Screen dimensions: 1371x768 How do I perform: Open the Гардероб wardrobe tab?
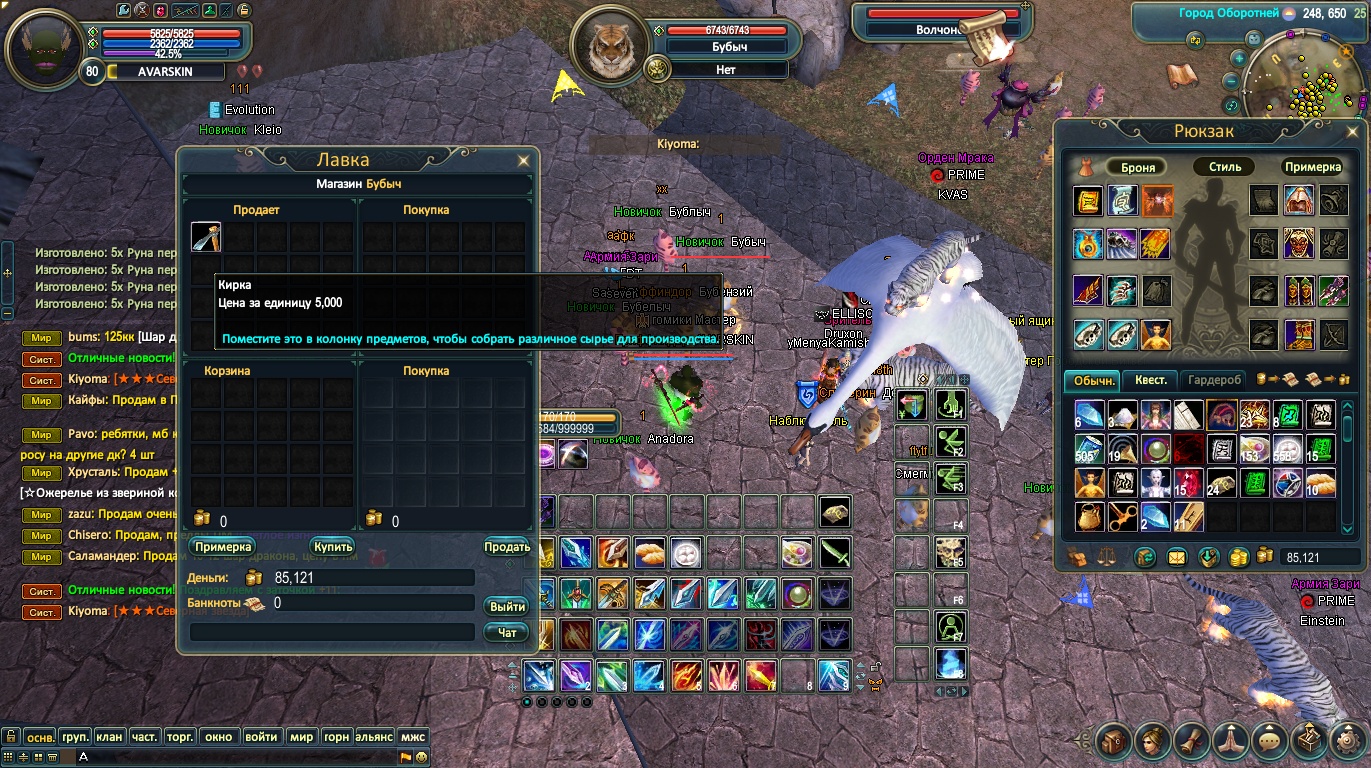[1214, 380]
